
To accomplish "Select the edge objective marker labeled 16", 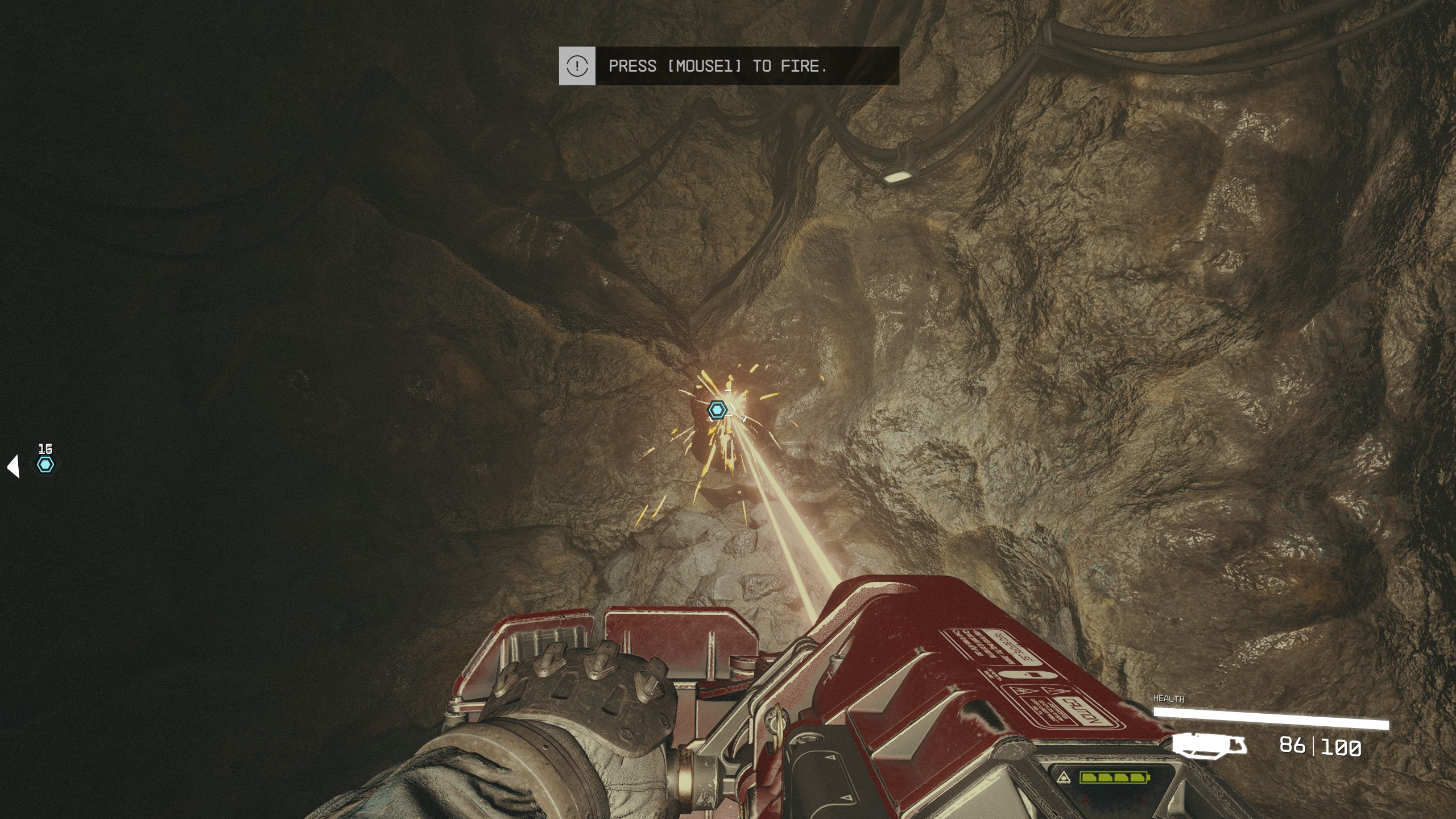I will [x=45, y=465].
